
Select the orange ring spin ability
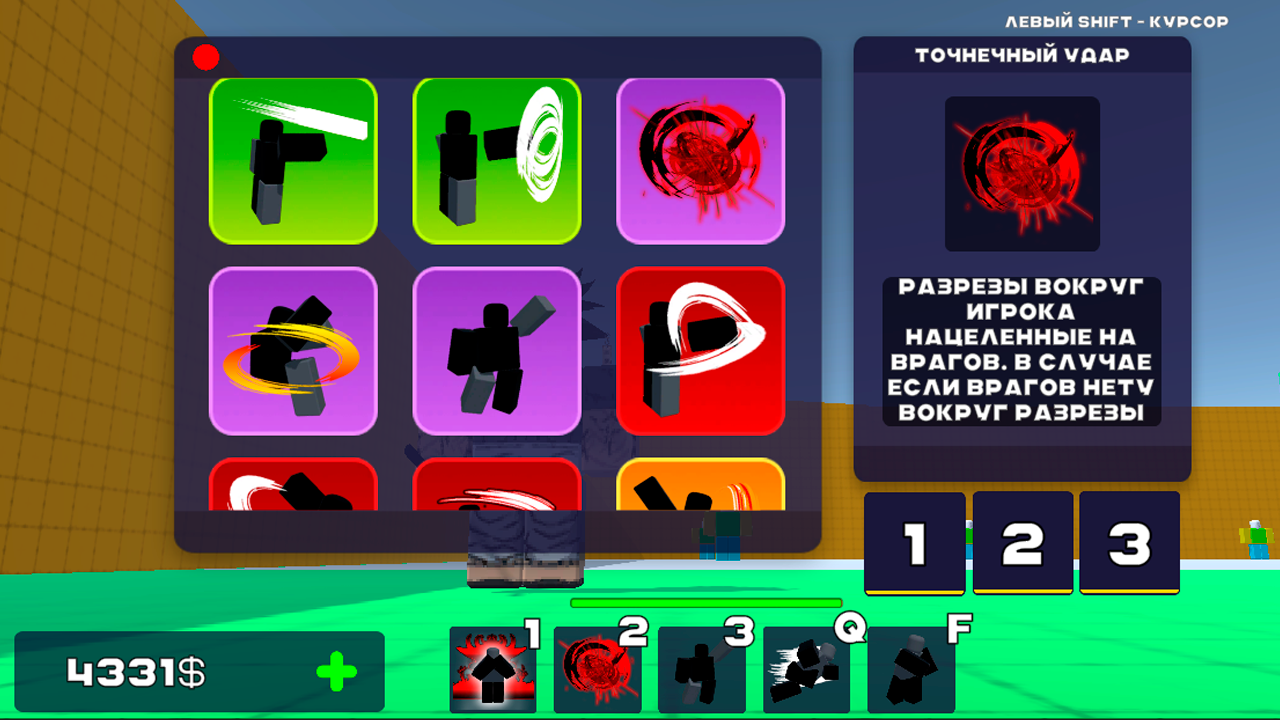click(x=294, y=351)
